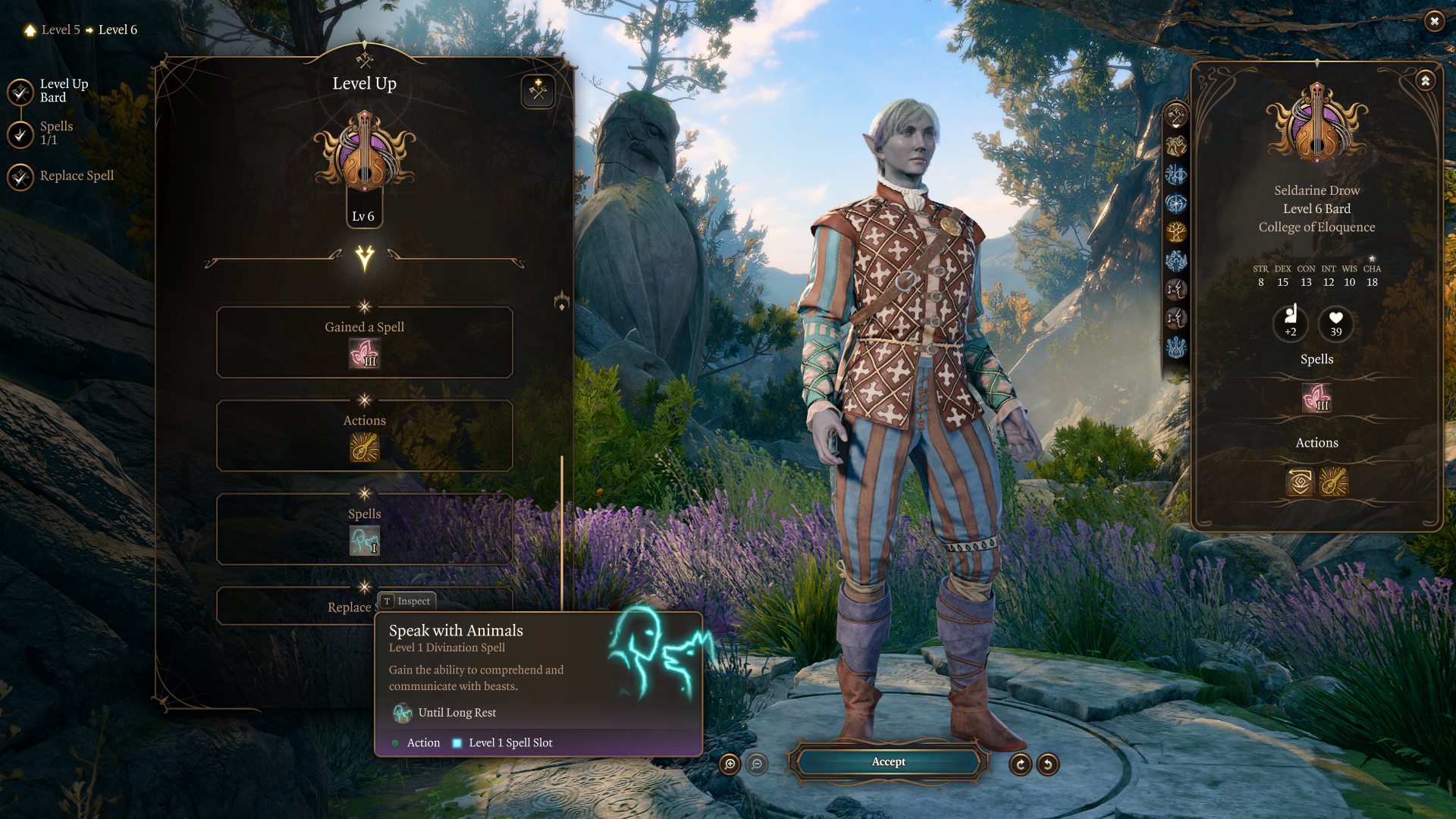
Task: Select the swirl-and-arrow action in the summary panel
Action: click(x=1300, y=482)
